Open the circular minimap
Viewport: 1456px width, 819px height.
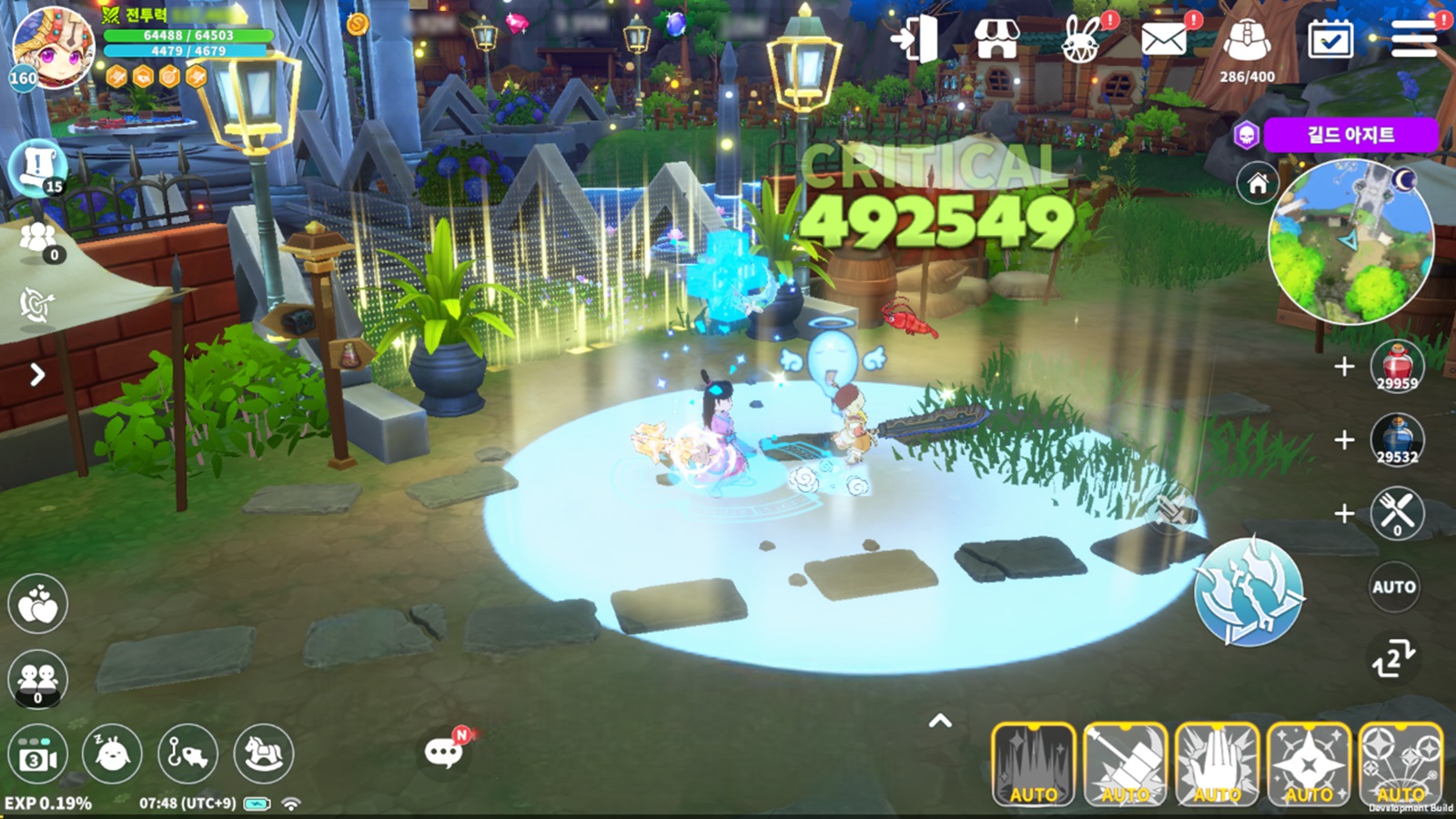[x=1350, y=240]
